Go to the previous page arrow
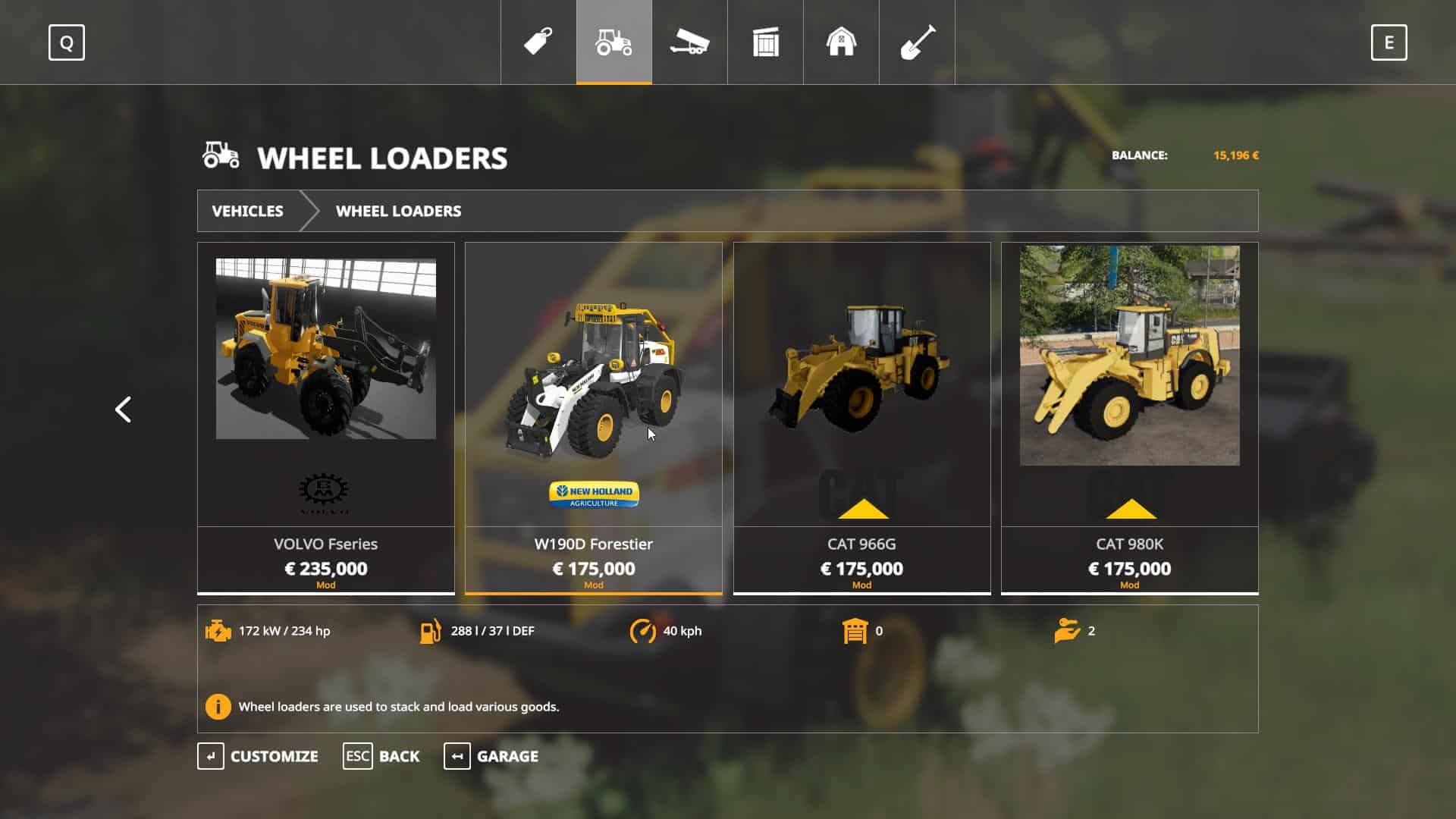 (x=123, y=409)
